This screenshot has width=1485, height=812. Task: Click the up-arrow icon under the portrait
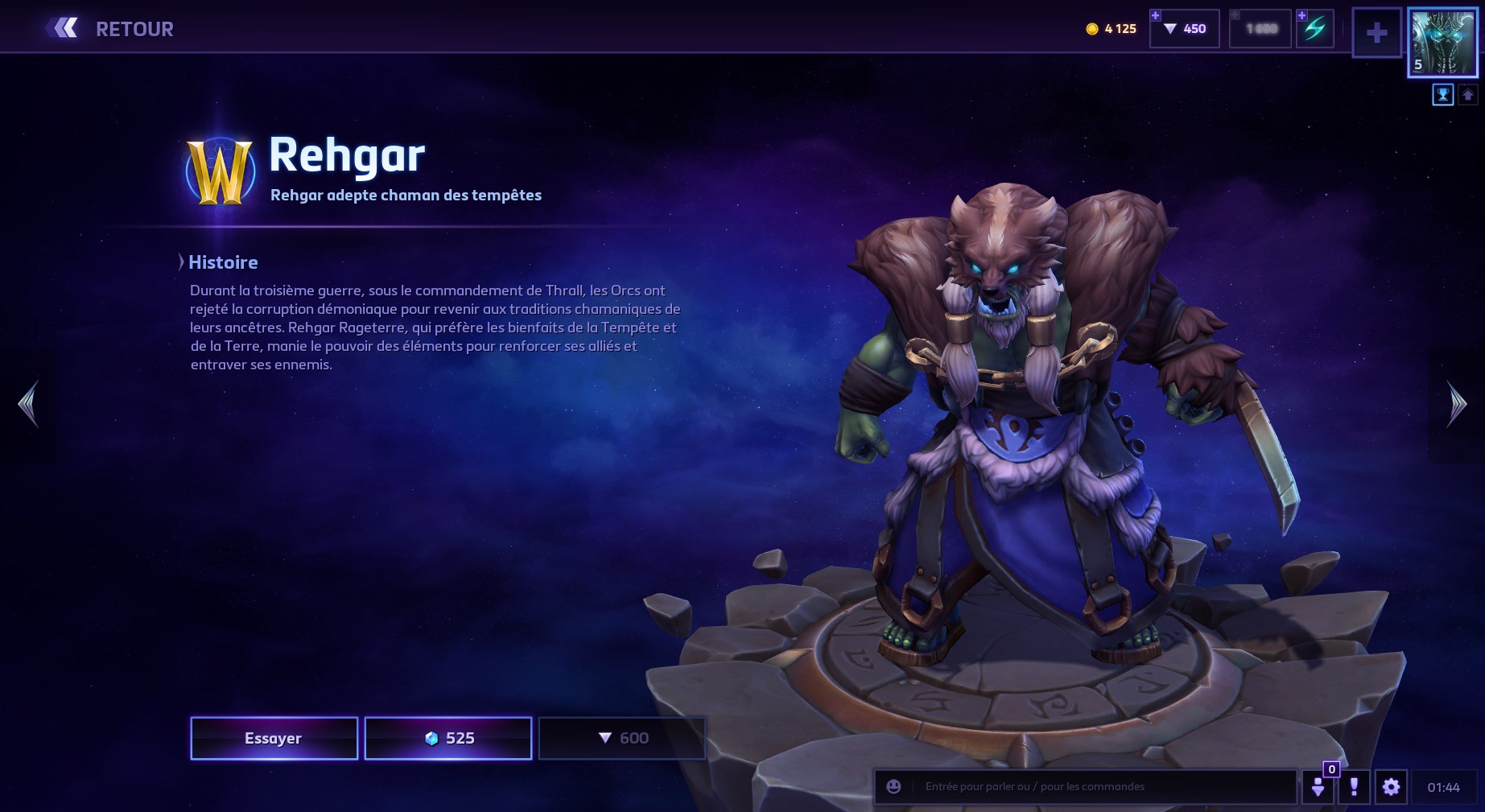1467,95
